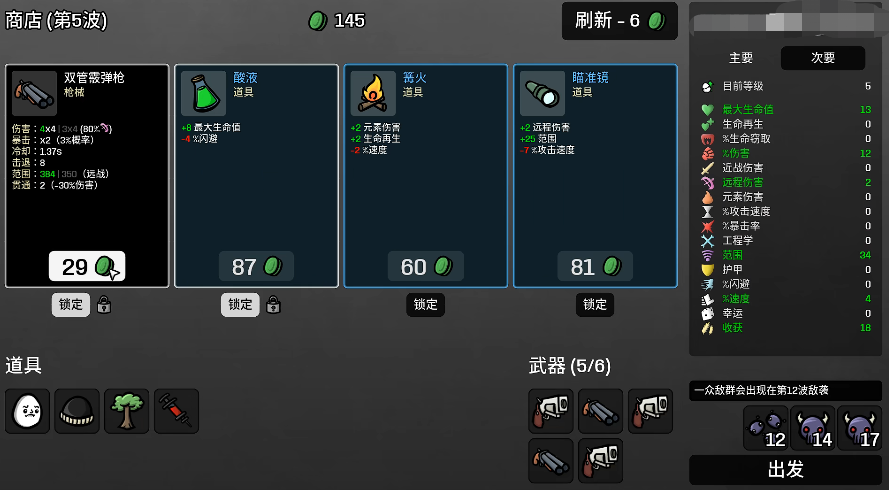The image size is (889, 490).
Task: Show the wave 12 enemy group preview
Action: pyautogui.click(x=766, y=428)
